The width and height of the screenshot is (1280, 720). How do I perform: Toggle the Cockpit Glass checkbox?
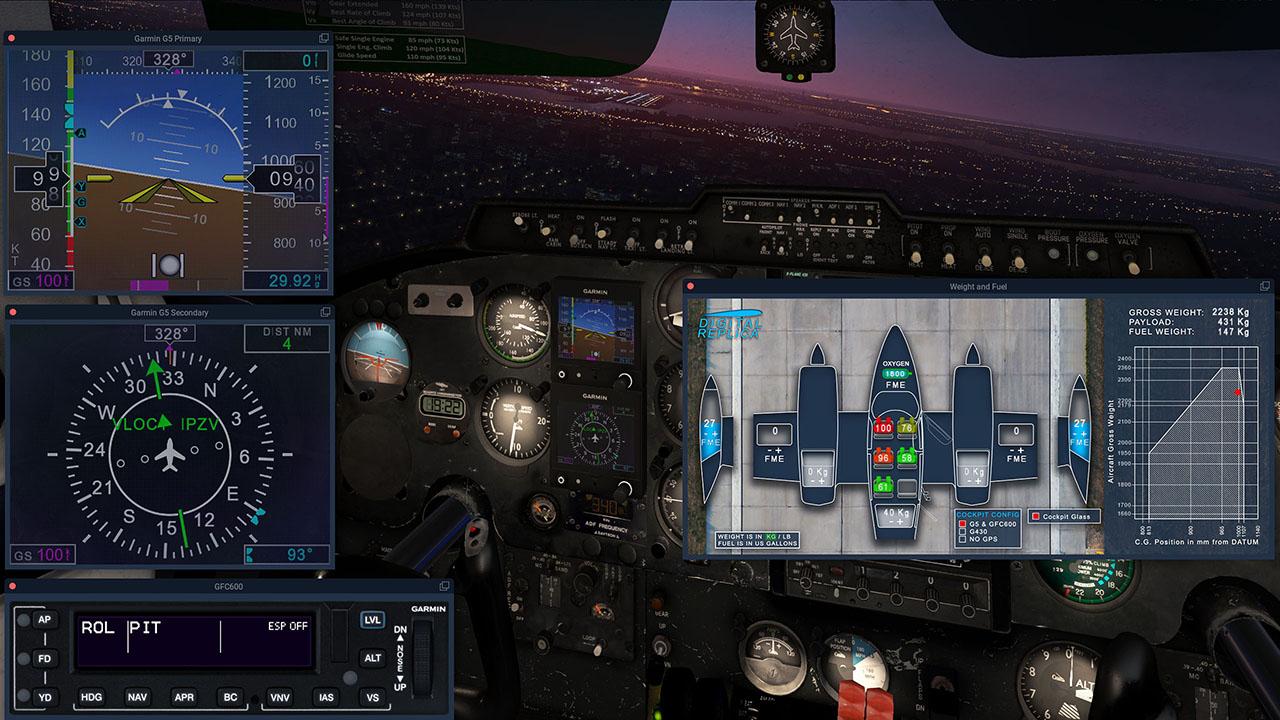pyautogui.click(x=1036, y=517)
